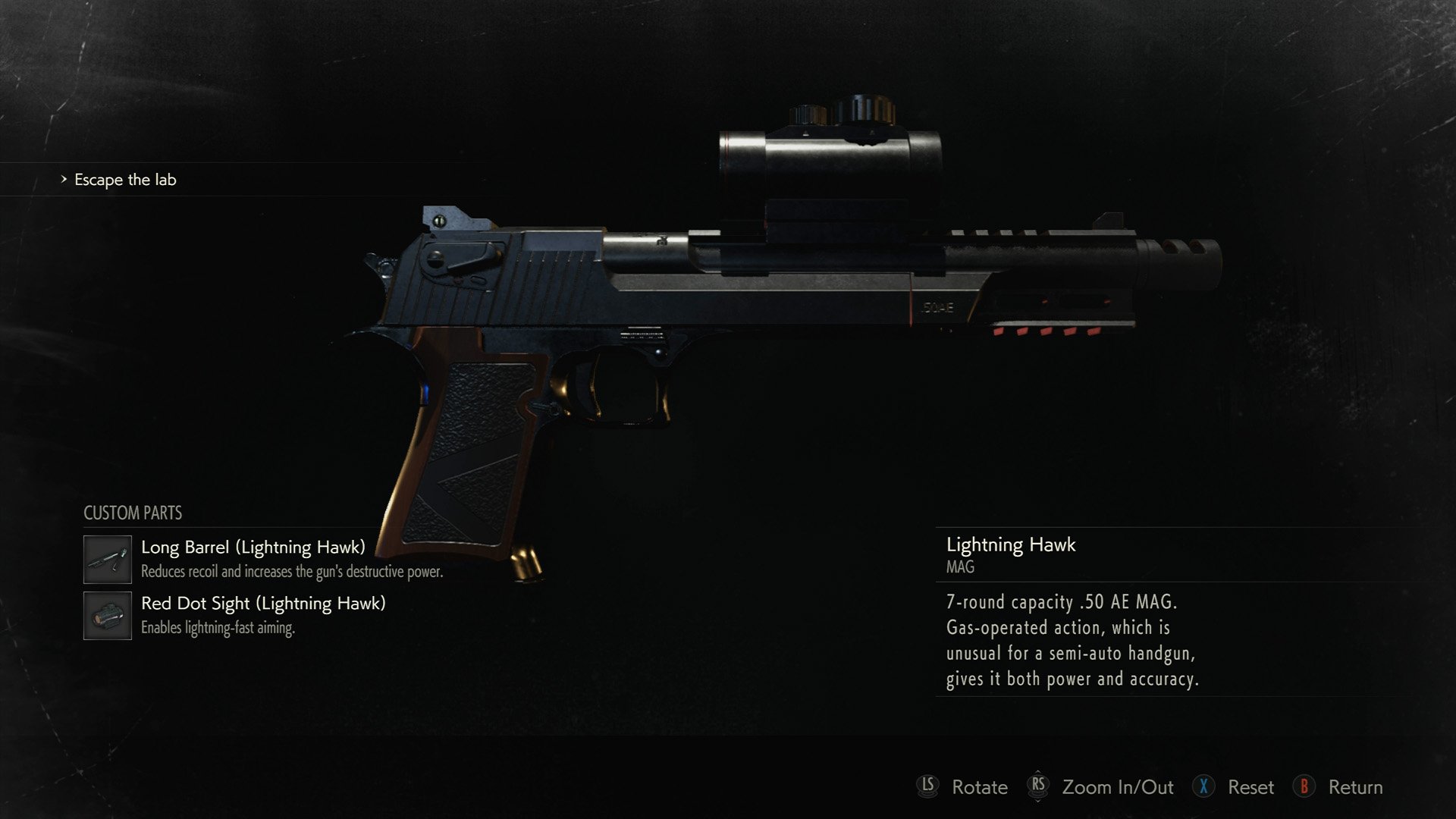1456x819 pixels.
Task: Select the Red Dot Sight custom part icon
Action: (x=107, y=616)
